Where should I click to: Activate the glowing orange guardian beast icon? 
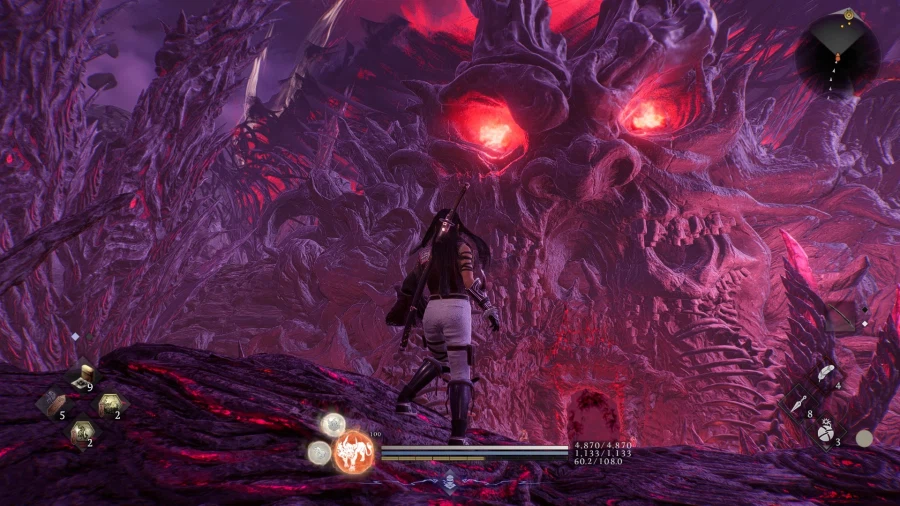click(353, 451)
